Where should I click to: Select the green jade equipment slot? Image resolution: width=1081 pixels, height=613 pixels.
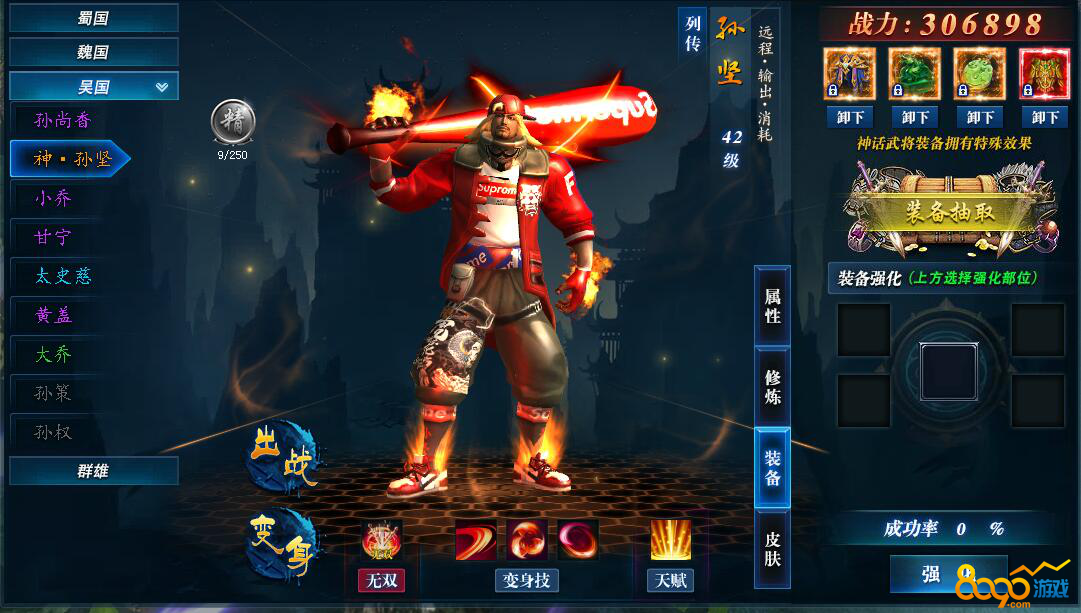pos(915,74)
